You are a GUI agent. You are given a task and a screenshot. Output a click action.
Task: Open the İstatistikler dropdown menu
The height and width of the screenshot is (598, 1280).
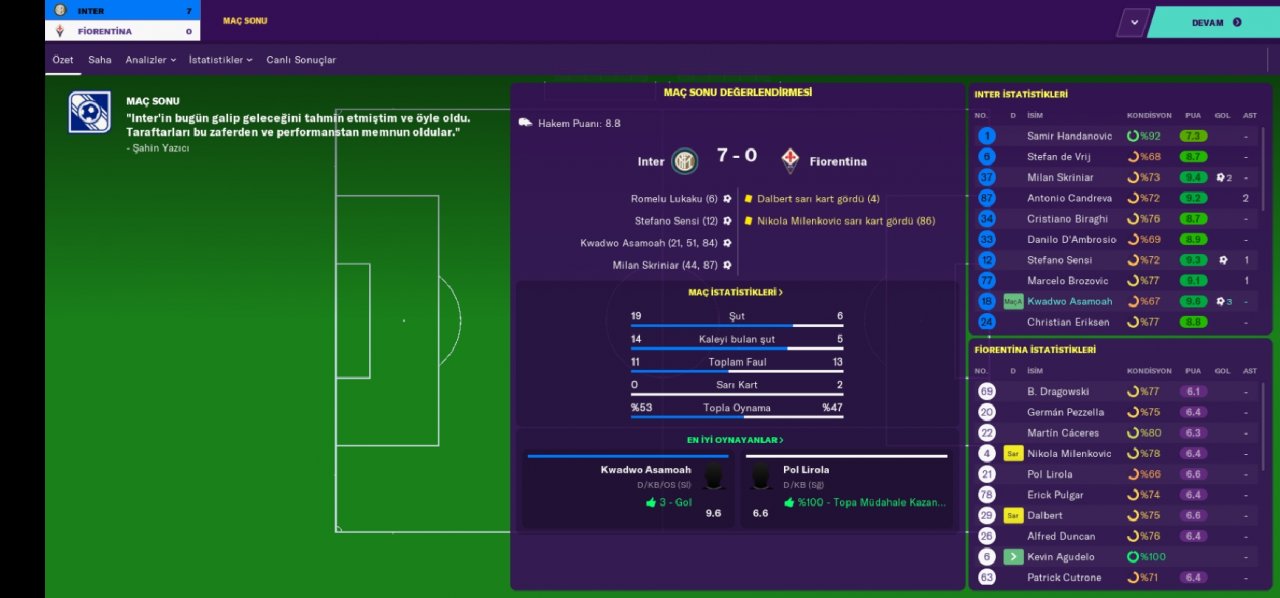(220, 60)
